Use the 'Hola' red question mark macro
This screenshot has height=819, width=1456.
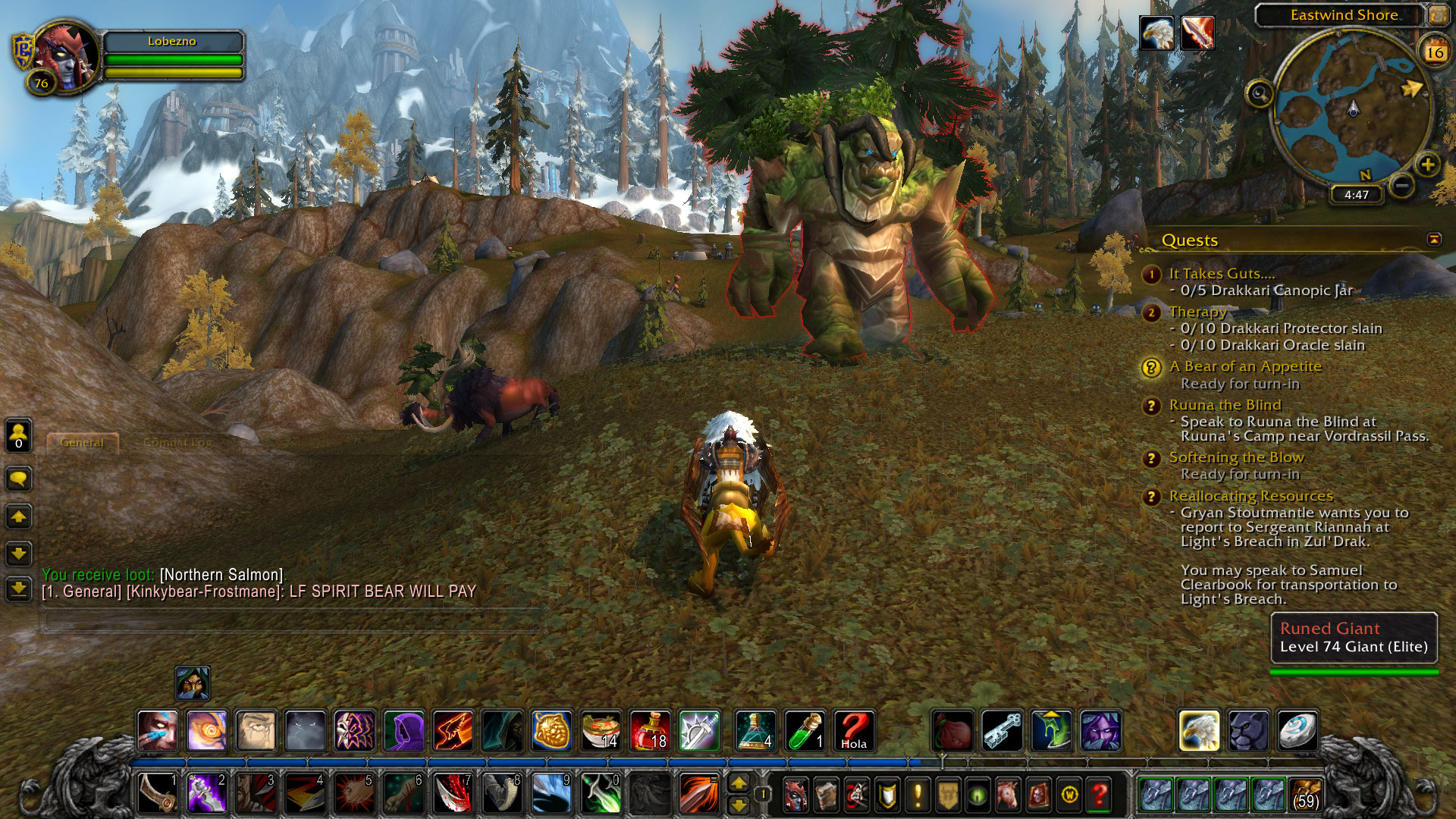click(853, 730)
